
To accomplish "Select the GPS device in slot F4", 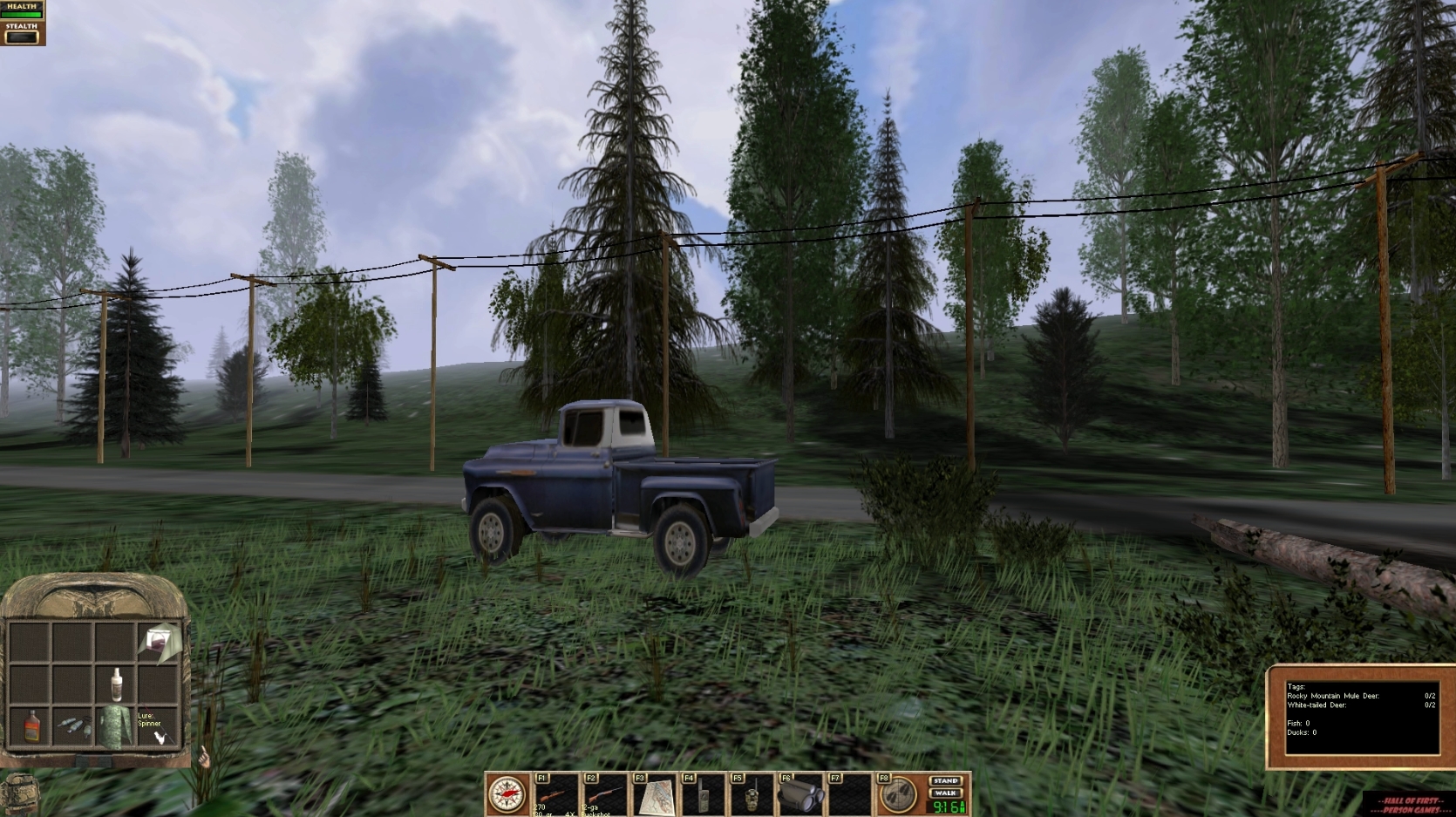I will 704,795.
